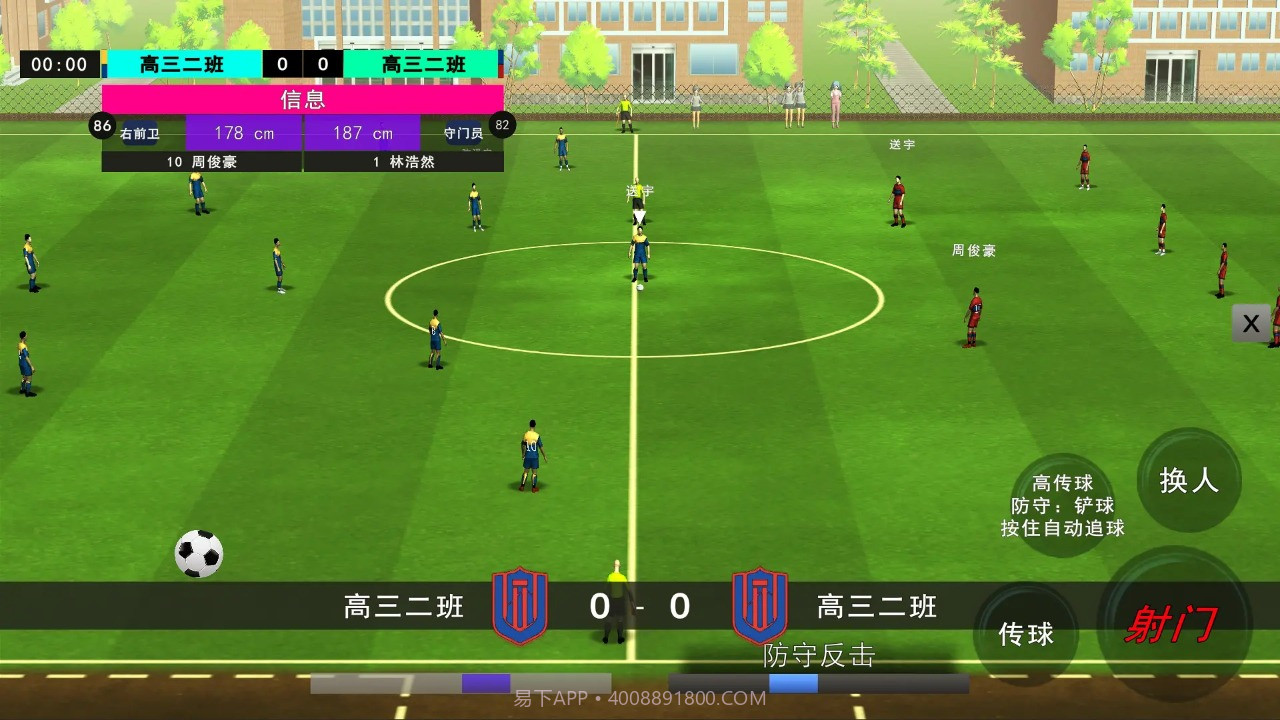Tap the 传球 pass button

pyautogui.click(x=1026, y=634)
